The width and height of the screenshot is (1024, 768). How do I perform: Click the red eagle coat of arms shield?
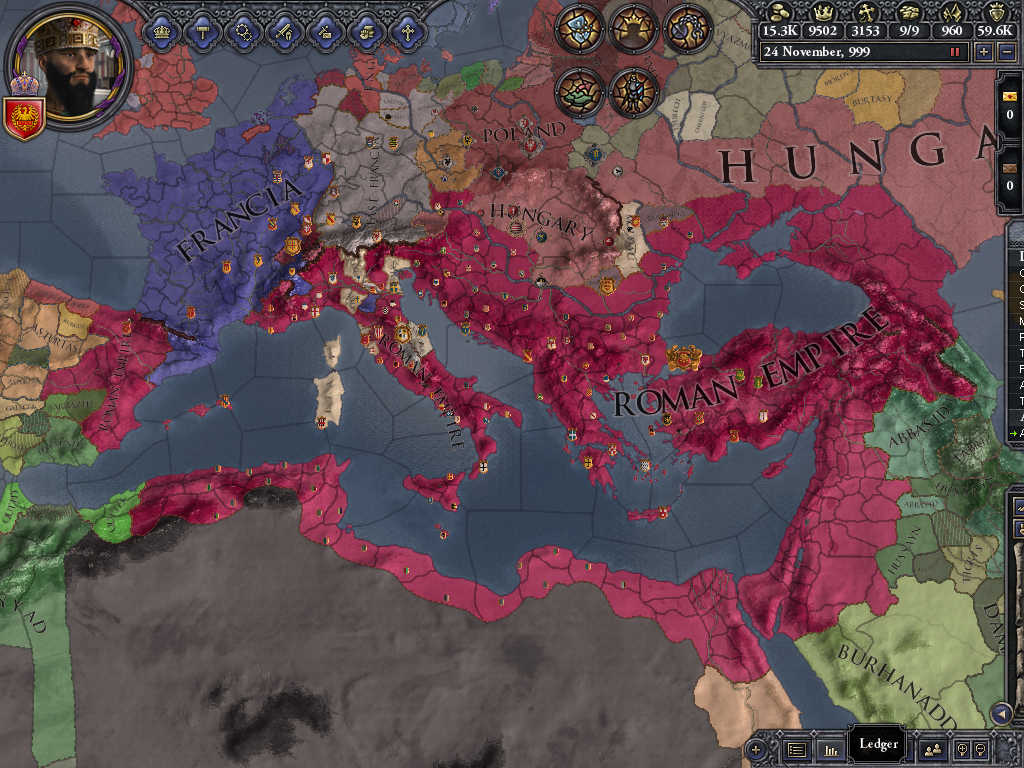point(23,116)
